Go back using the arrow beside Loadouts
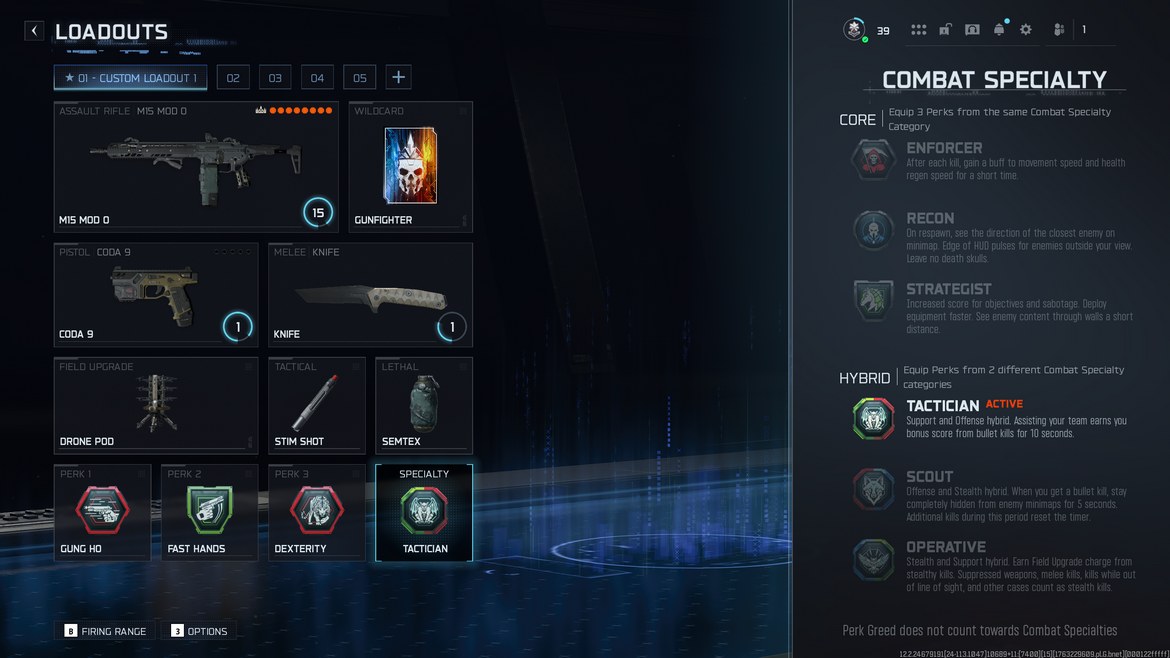Viewport: 1170px width, 658px height. coord(34,31)
